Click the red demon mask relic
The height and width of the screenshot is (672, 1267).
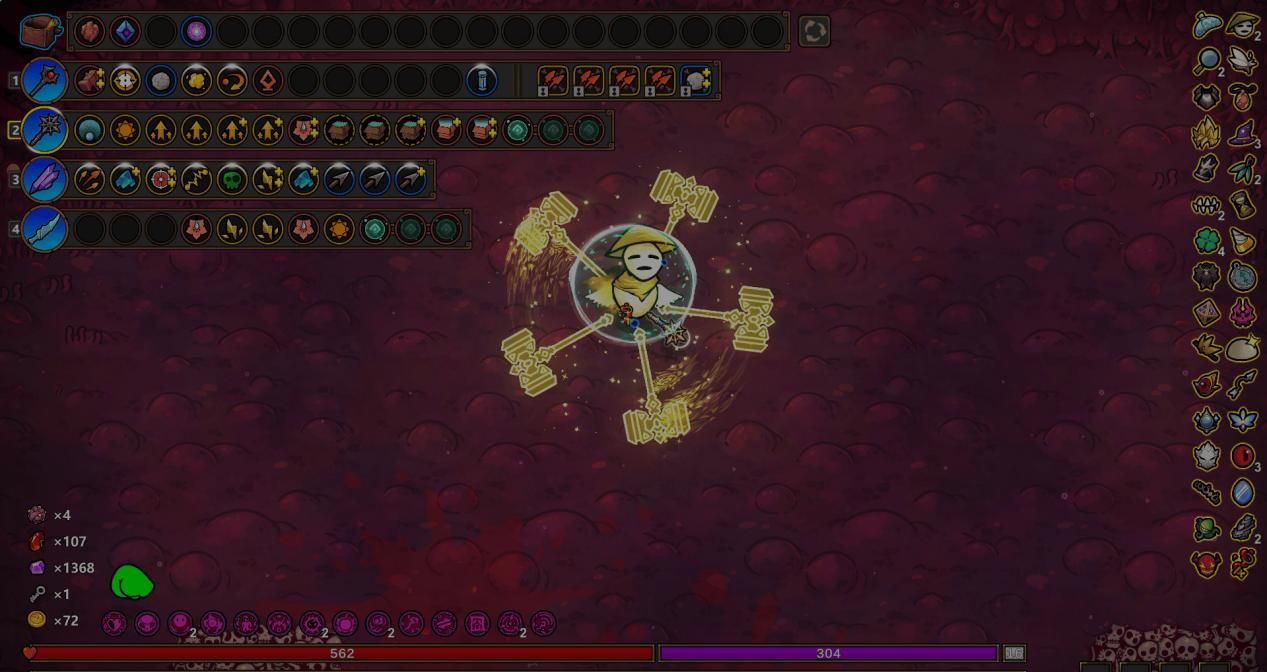pos(1207,563)
